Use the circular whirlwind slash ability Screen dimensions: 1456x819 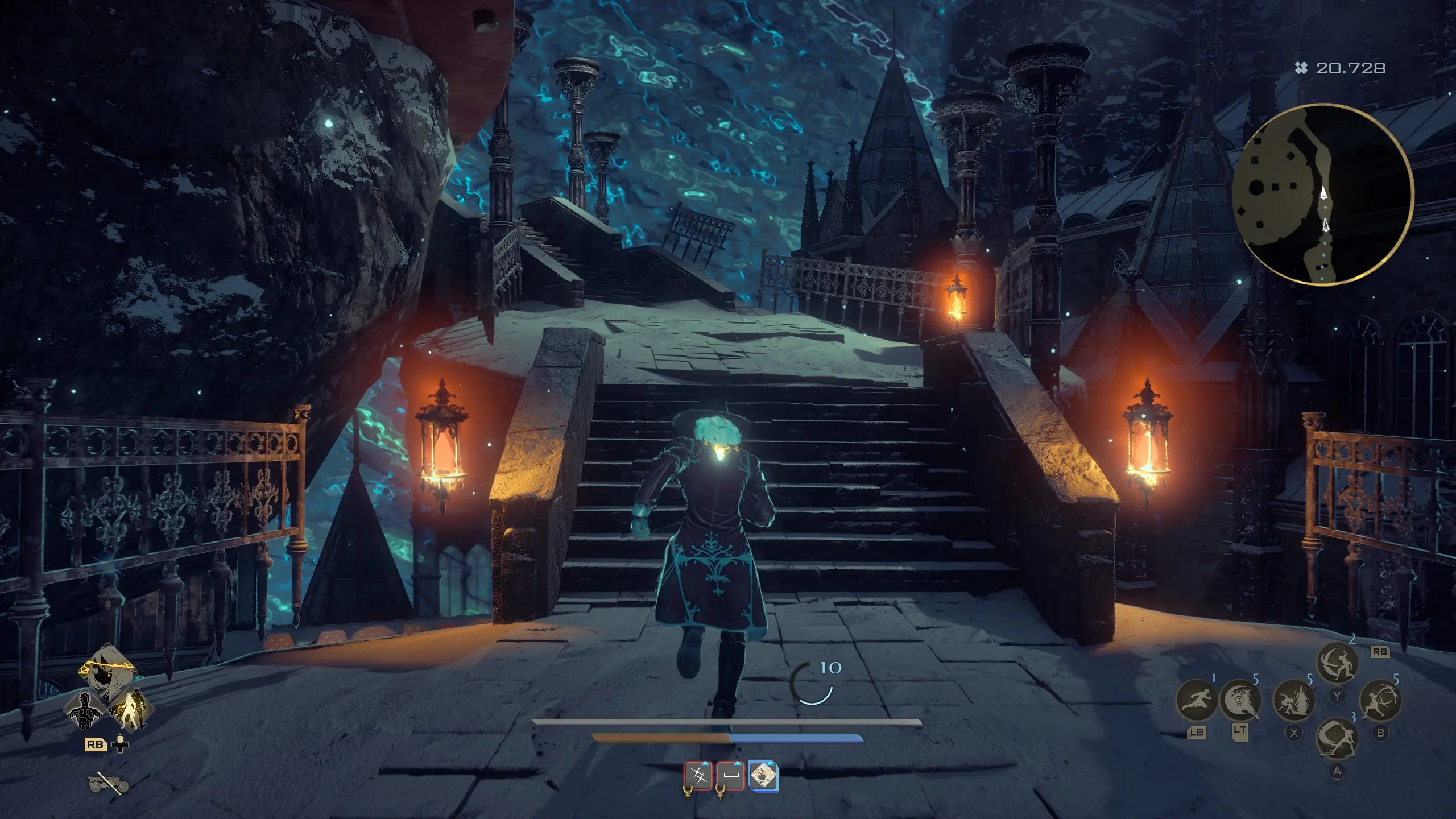point(1380,700)
